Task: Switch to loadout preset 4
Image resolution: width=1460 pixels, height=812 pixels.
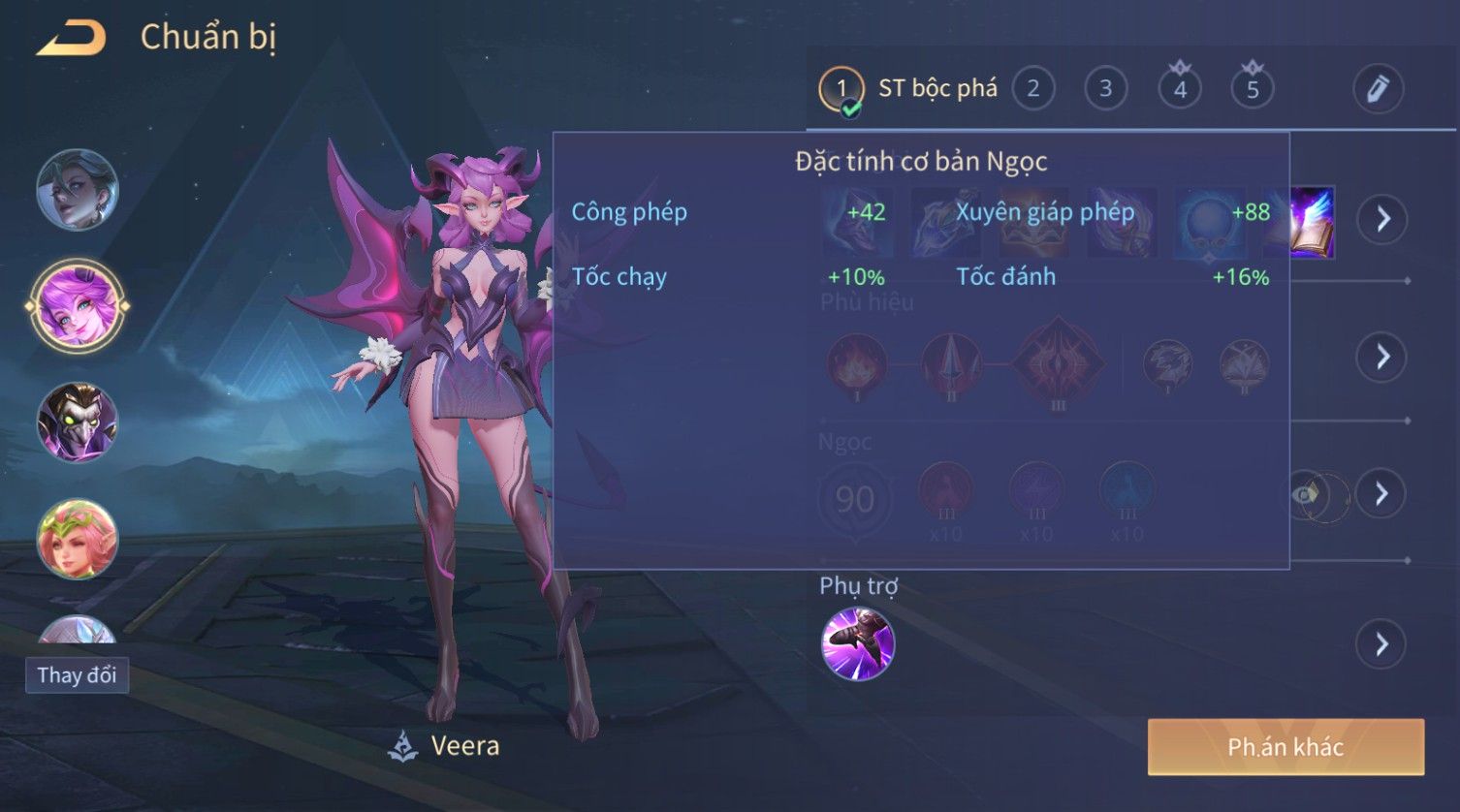Action: [1180, 89]
